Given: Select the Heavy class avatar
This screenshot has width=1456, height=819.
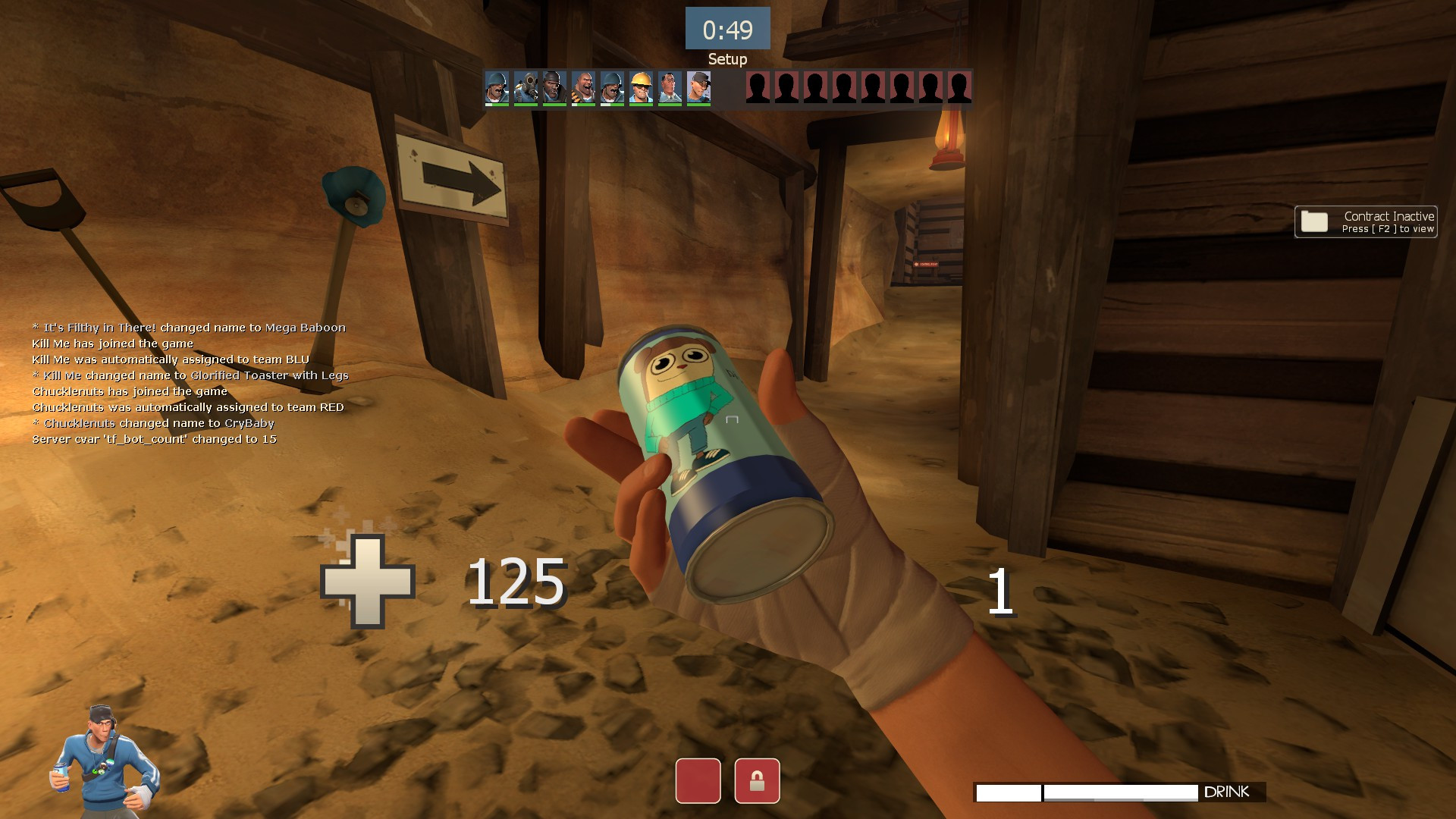Looking at the screenshot, I should pyautogui.click(x=582, y=89).
